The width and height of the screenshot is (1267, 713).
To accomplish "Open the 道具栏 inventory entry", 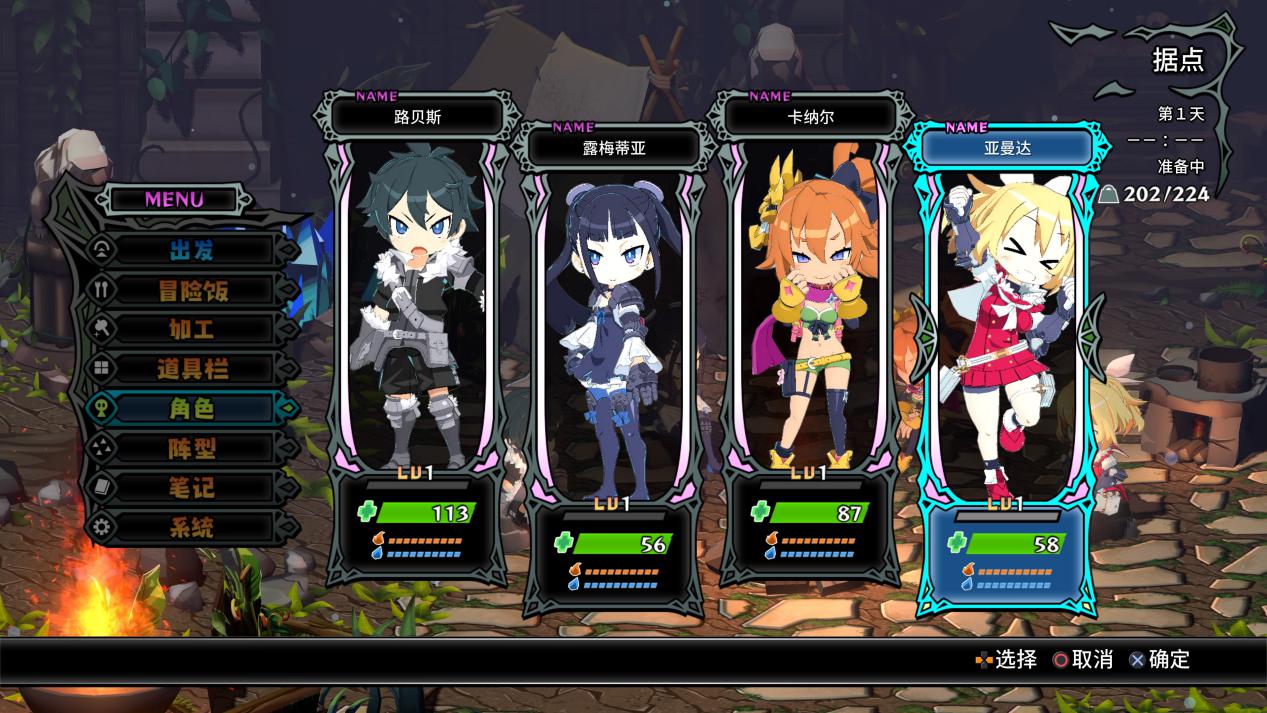I will tap(192, 369).
